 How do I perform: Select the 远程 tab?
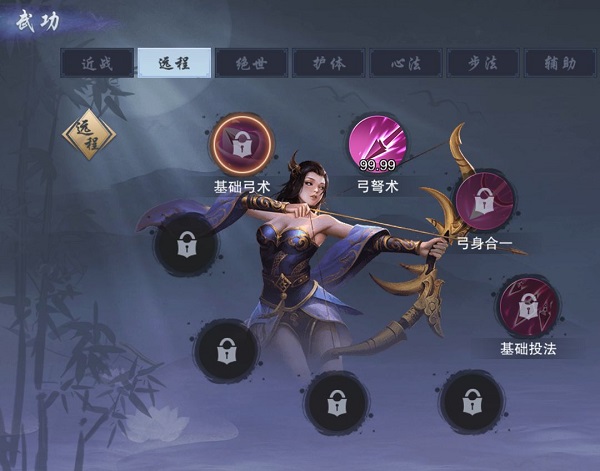(x=174, y=63)
